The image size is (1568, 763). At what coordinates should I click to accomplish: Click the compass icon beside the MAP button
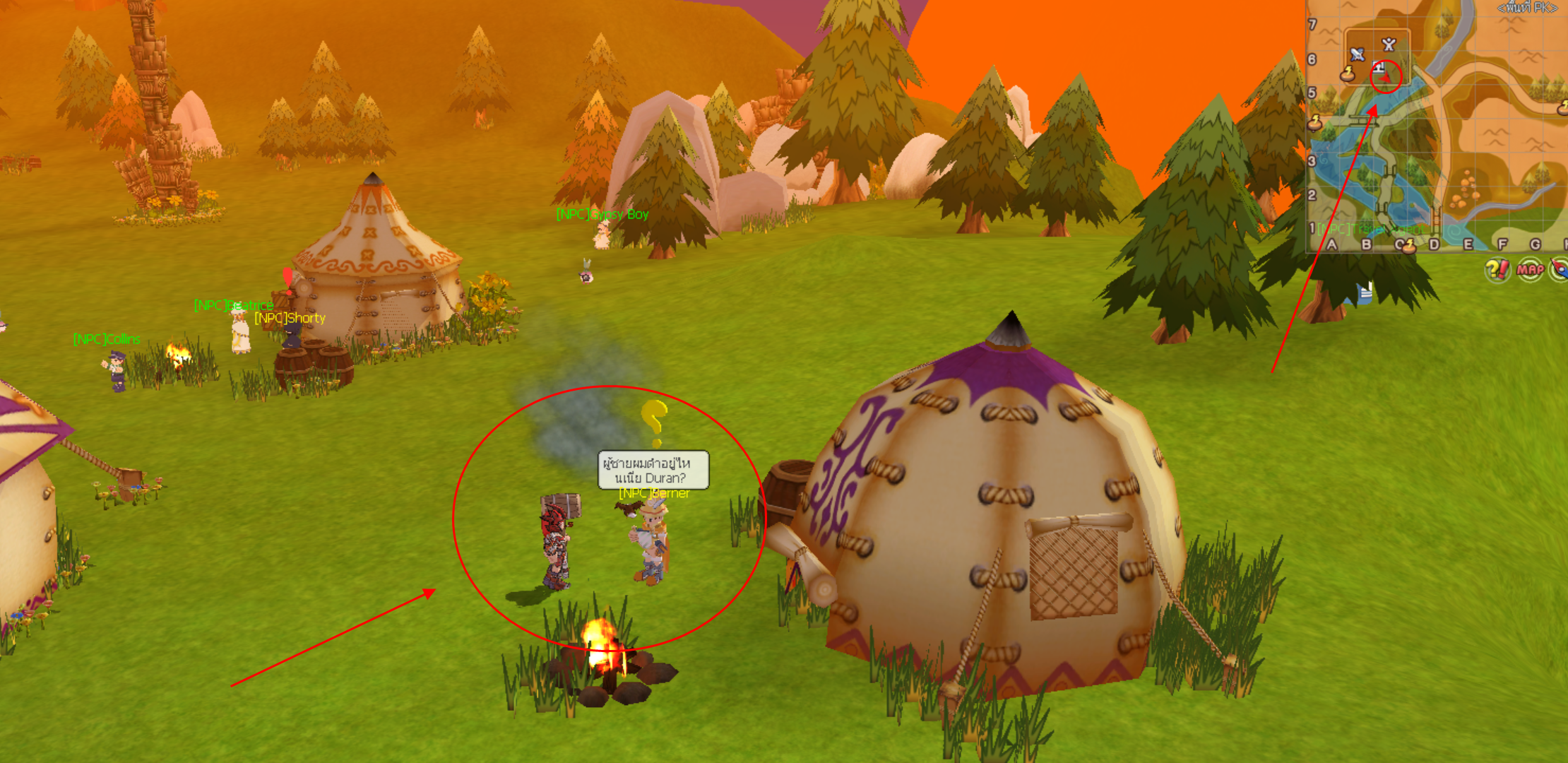point(1560,269)
